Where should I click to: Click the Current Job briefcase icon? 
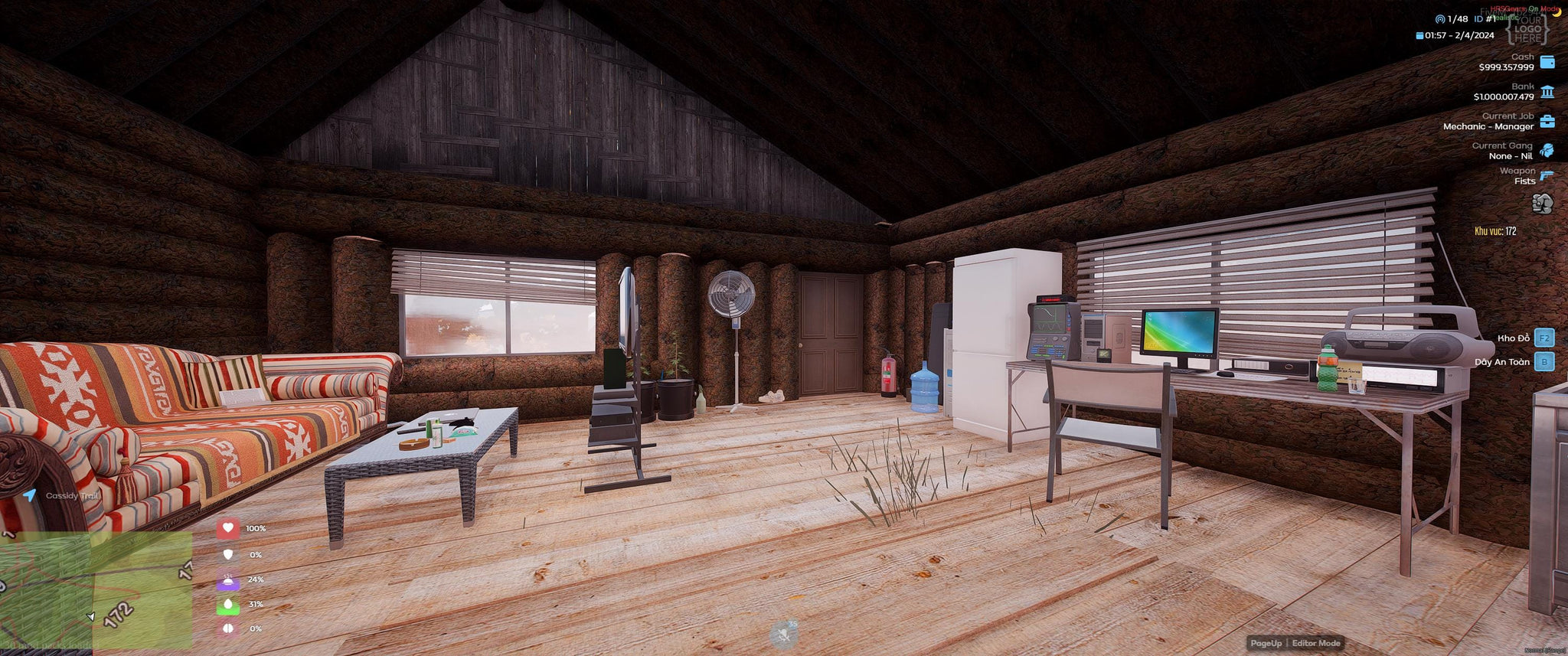(1547, 122)
